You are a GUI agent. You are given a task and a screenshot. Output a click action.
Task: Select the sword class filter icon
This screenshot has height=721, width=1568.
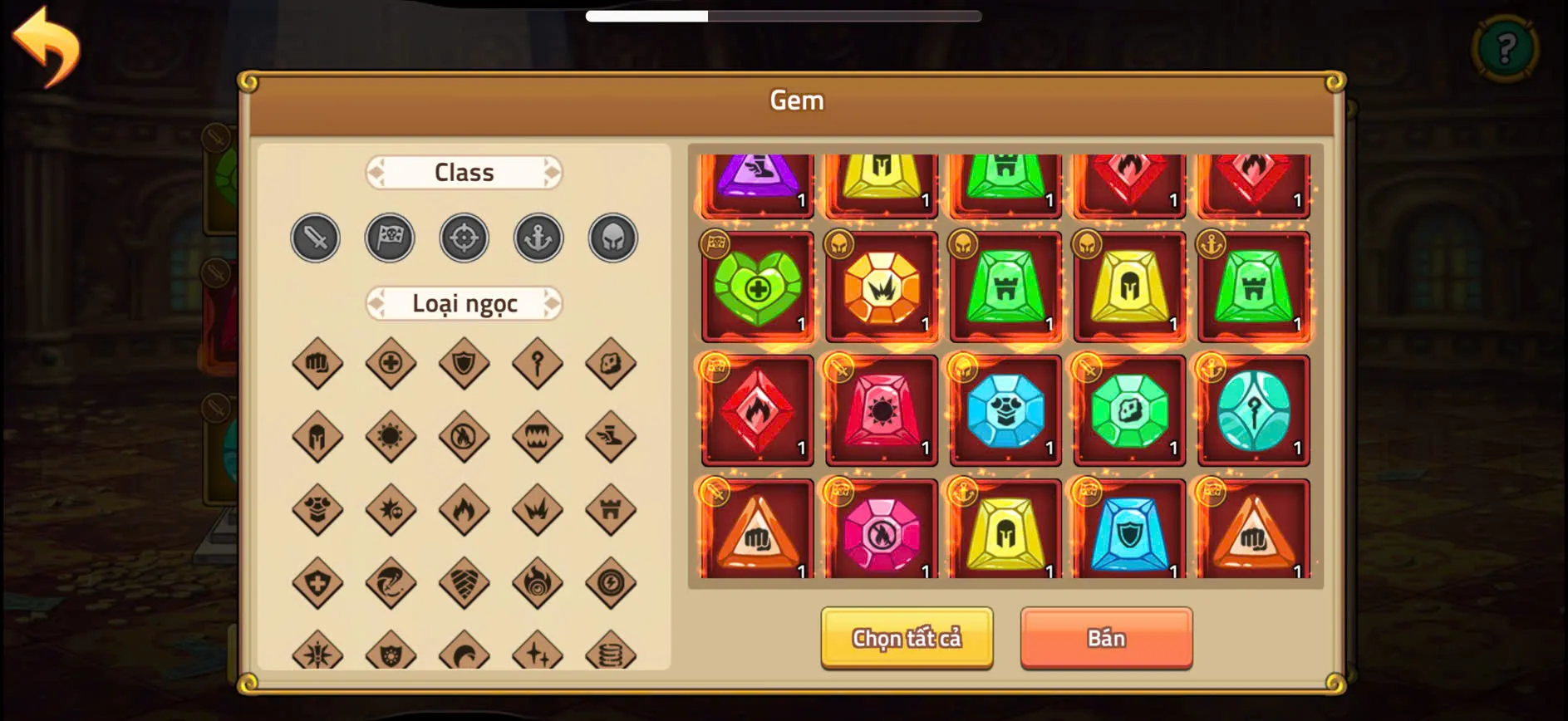pyautogui.click(x=315, y=238)
